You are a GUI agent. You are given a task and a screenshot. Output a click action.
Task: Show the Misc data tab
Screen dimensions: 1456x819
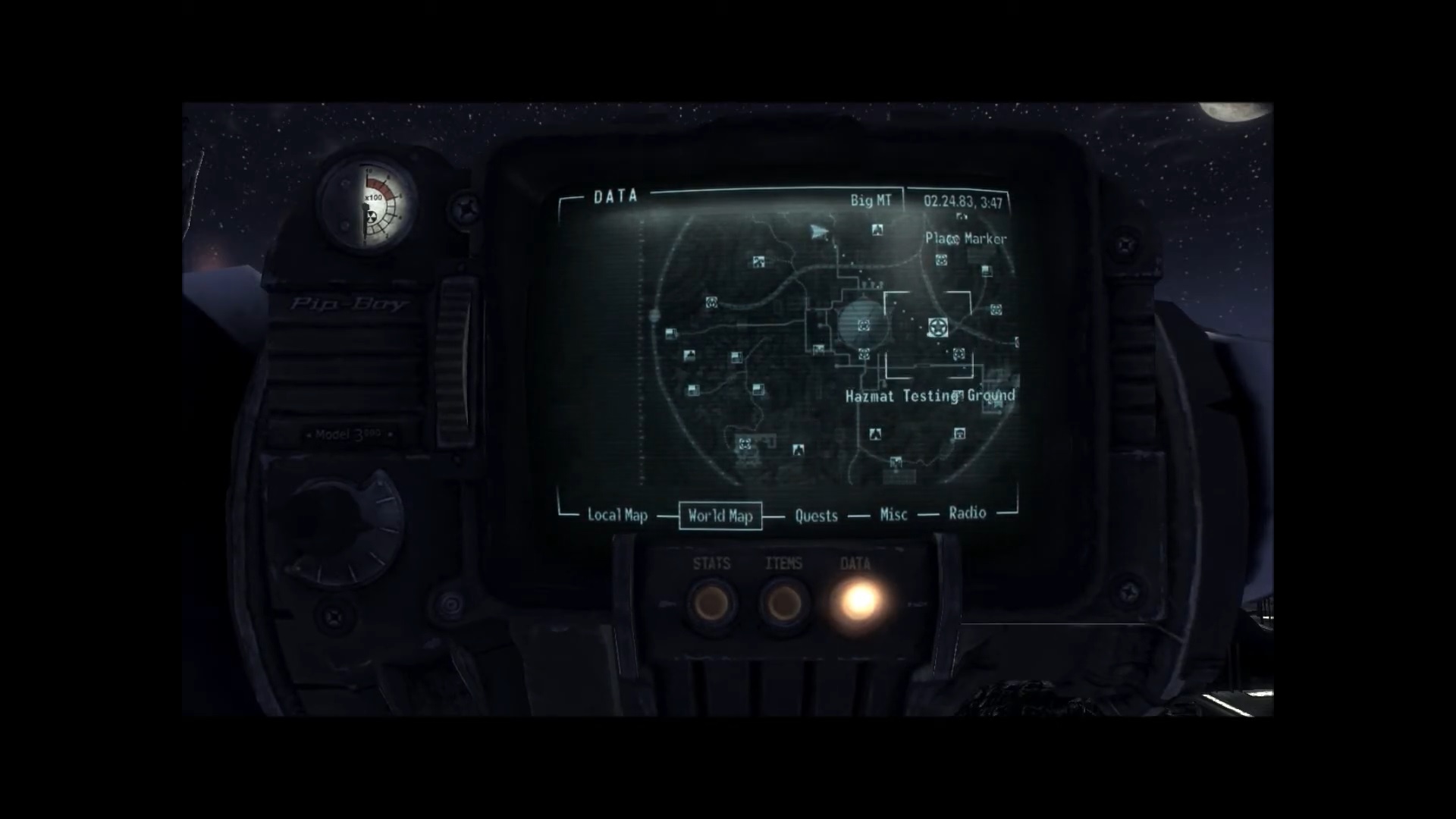pyautogui.click(x=893, y=515)
